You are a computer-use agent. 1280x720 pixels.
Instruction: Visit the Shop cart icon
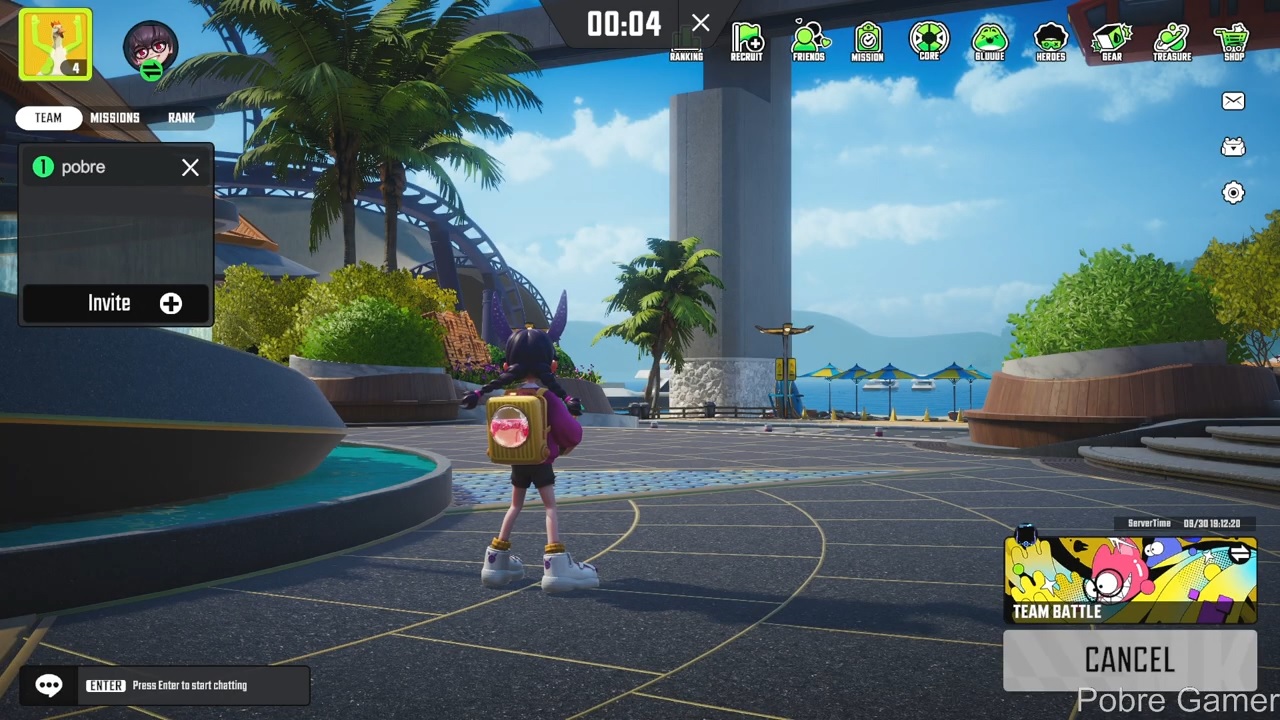point(1234,42)
